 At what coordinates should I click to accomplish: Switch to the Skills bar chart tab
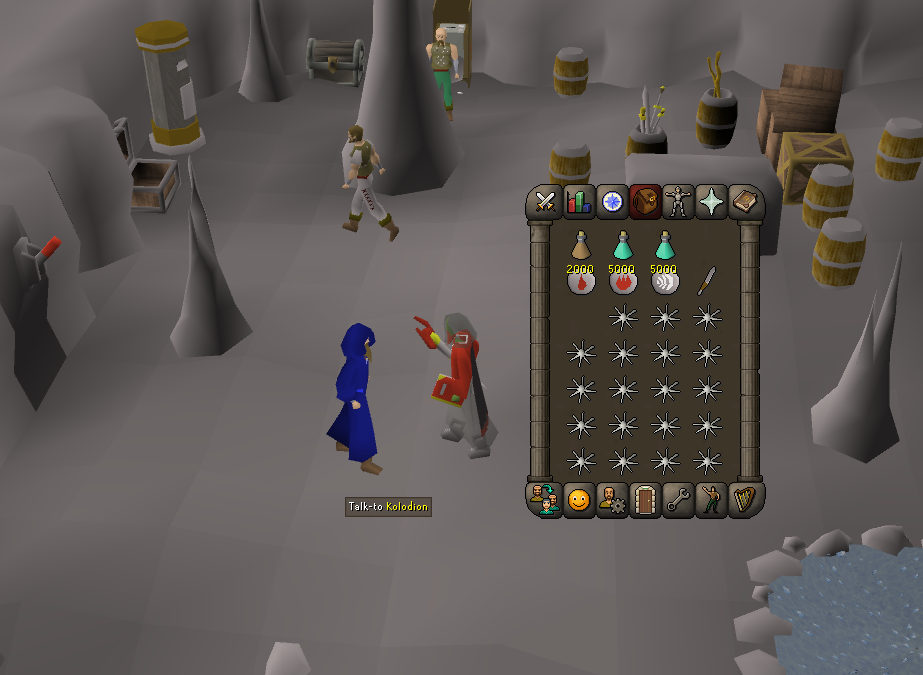[578, 202]
